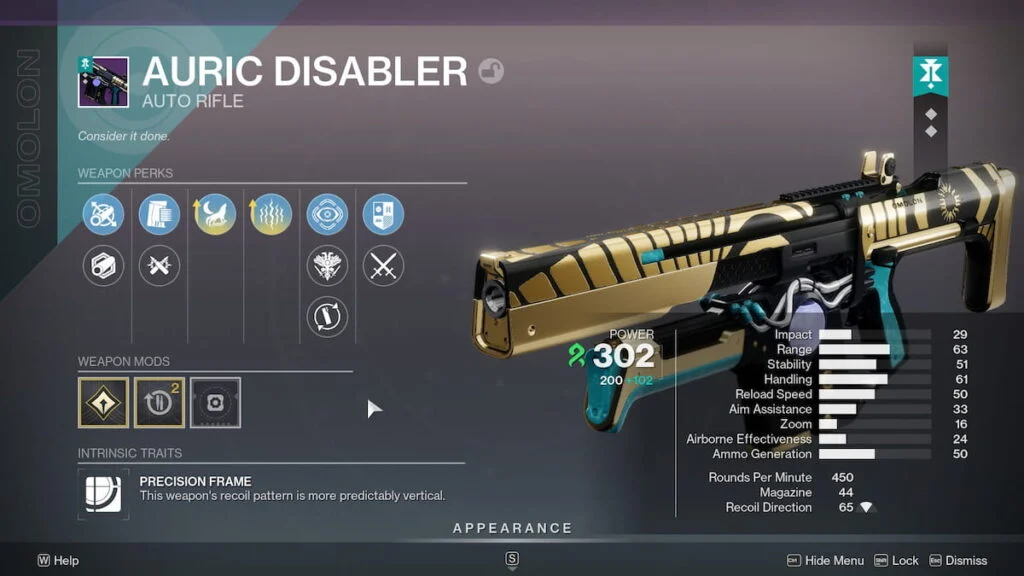Select the howling wolf perk icon
The image size is (1024, 576).
215,215
